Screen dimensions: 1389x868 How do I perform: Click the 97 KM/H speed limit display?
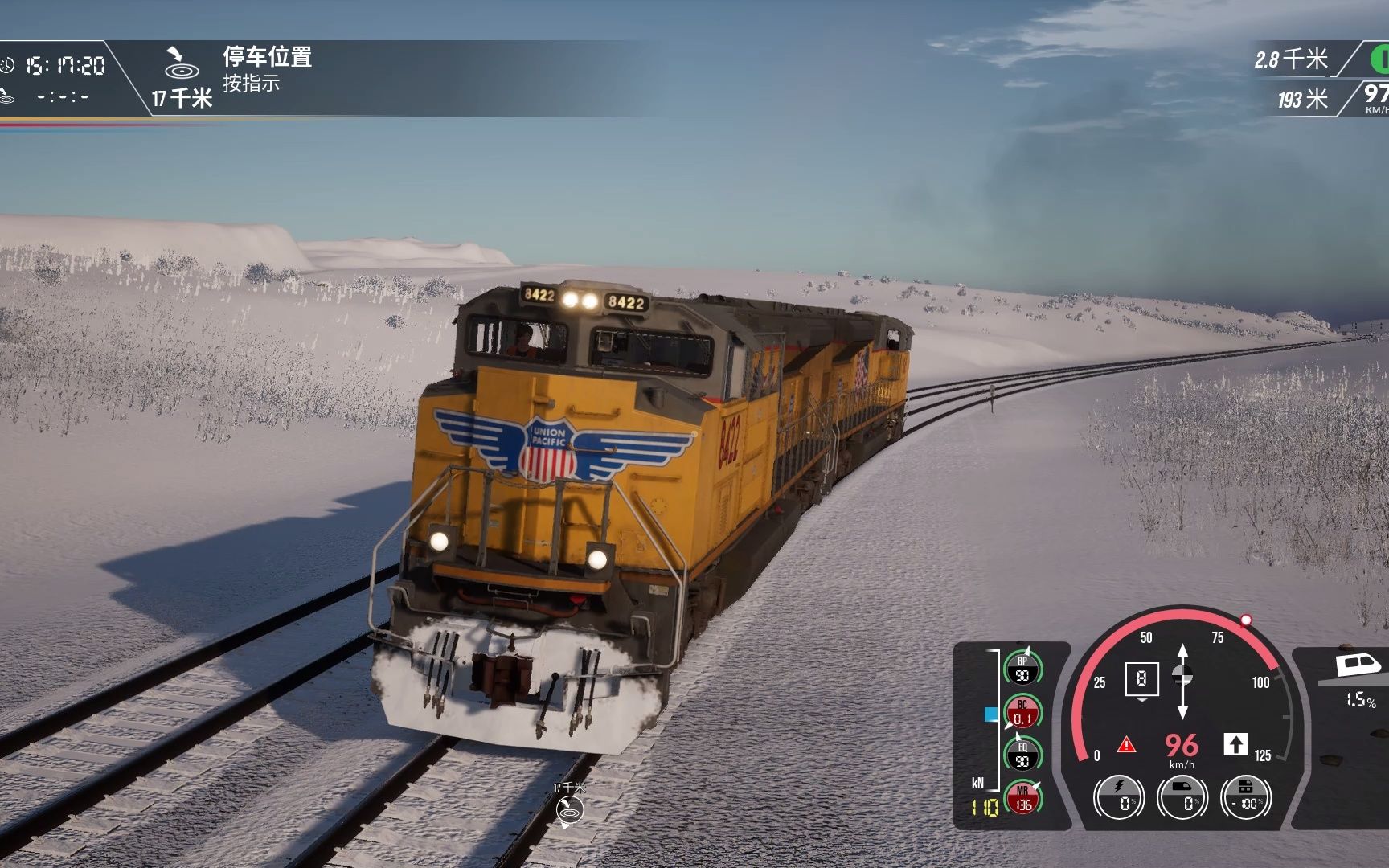1378,96
